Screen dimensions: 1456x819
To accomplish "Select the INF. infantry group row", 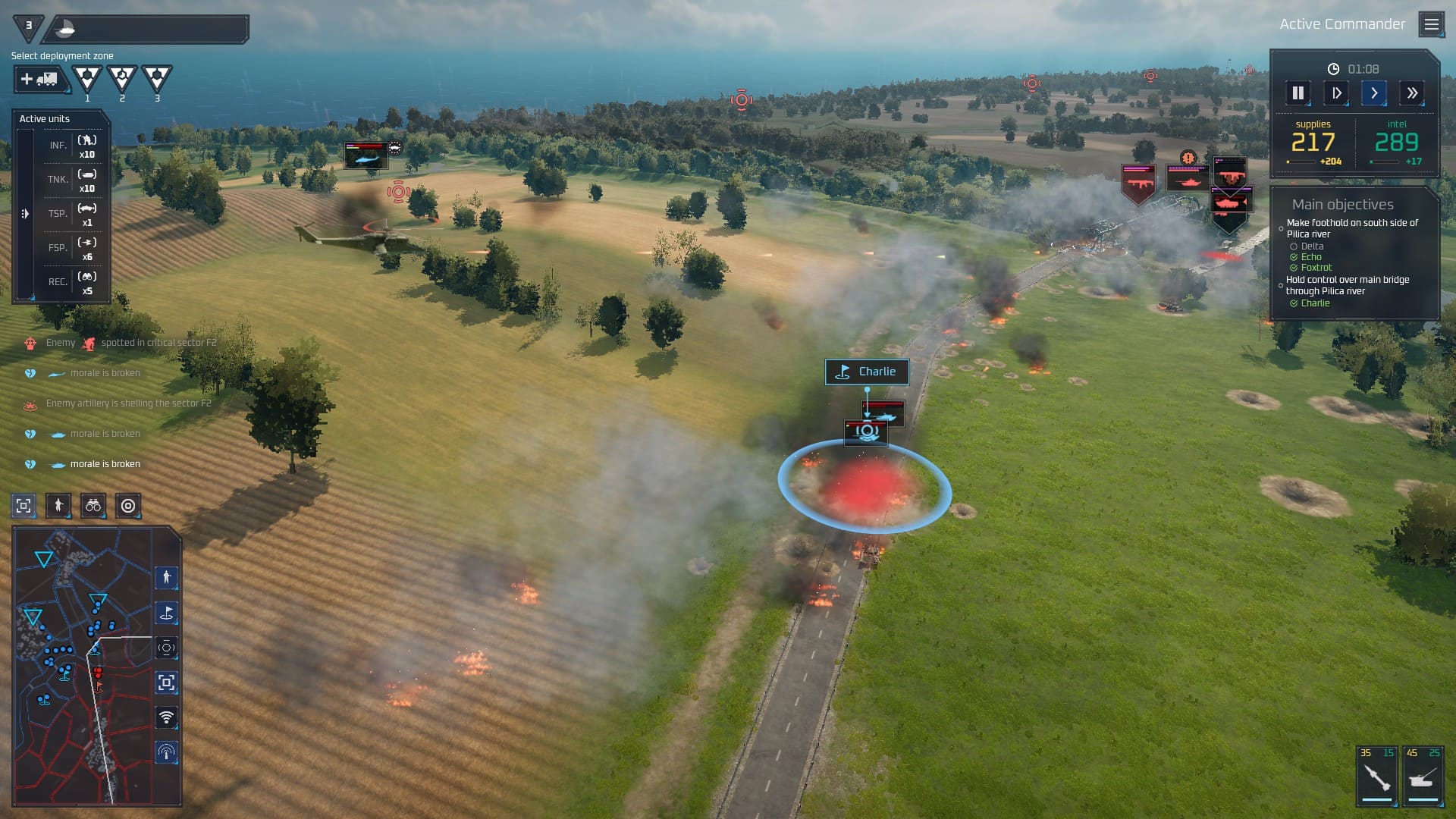I will (x=73, y=146).
